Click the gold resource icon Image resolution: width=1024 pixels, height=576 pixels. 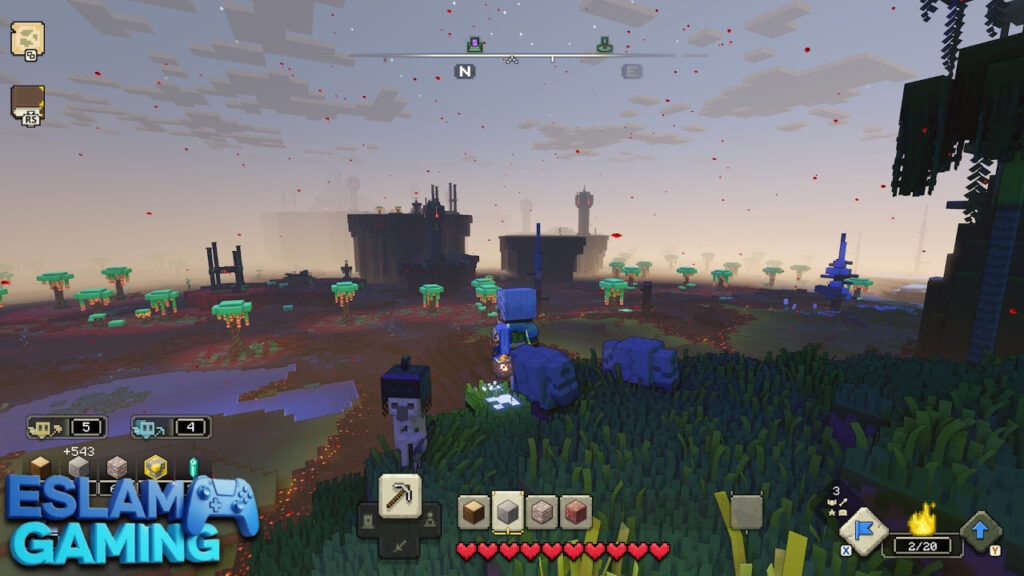click(155, 468)
